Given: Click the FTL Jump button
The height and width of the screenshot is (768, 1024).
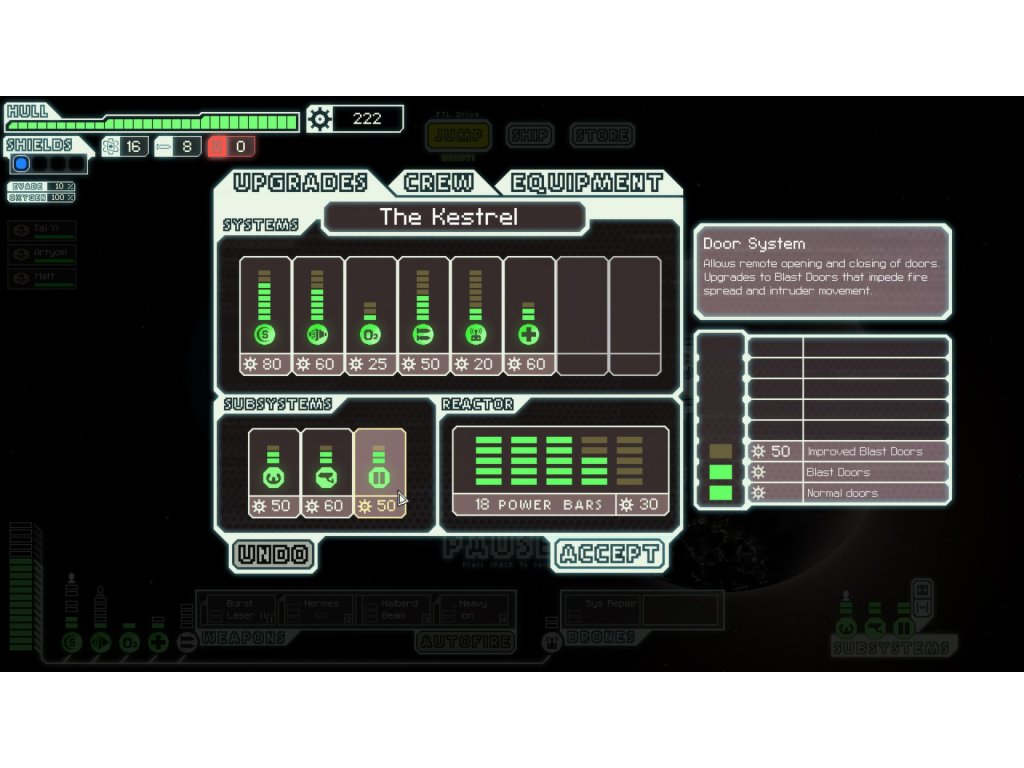Looking at the screenshot, I should point(458,135).
